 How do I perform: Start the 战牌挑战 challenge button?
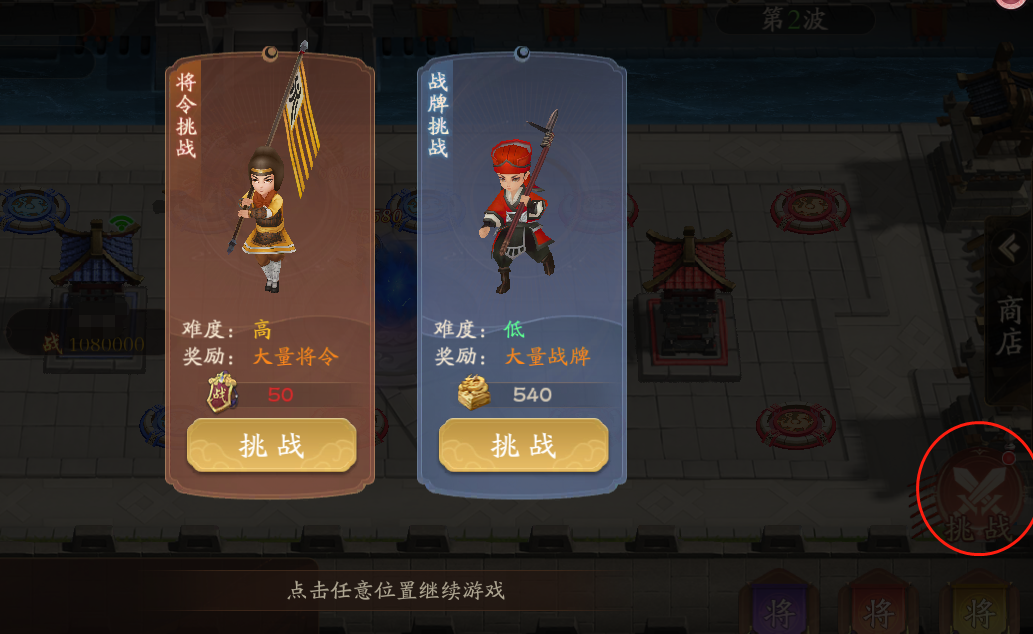click(x=523, y=445)
